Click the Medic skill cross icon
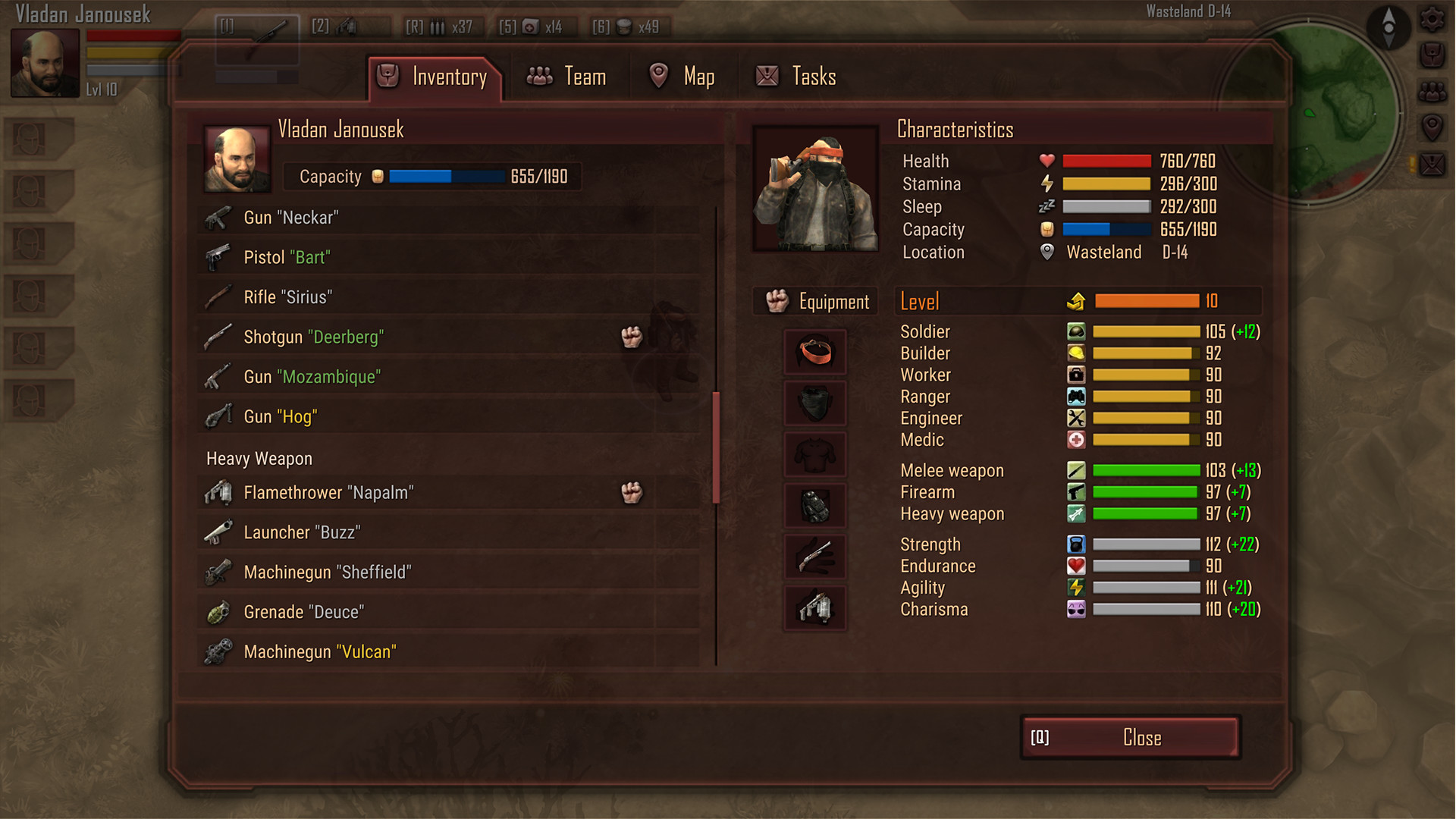The height and width of the screenshot is (819, 1456). 1078,440
